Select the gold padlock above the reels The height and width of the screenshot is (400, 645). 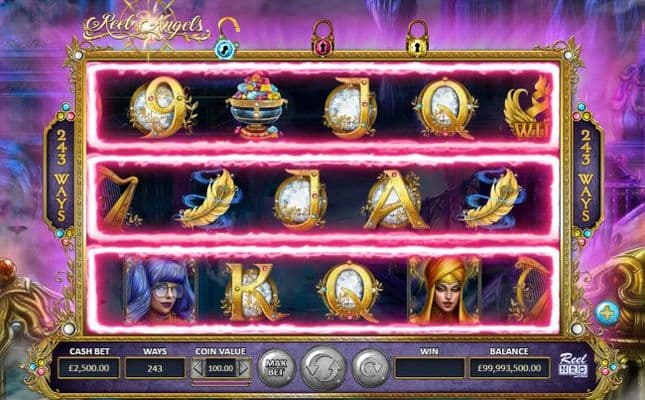416,38
